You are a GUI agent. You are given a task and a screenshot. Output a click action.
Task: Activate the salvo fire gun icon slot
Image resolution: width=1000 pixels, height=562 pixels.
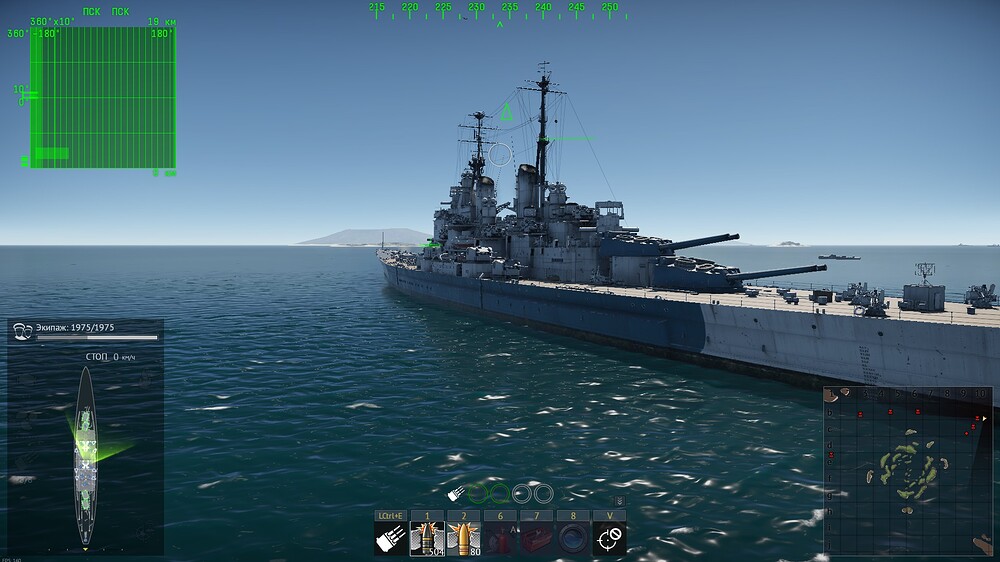point(390,539)
